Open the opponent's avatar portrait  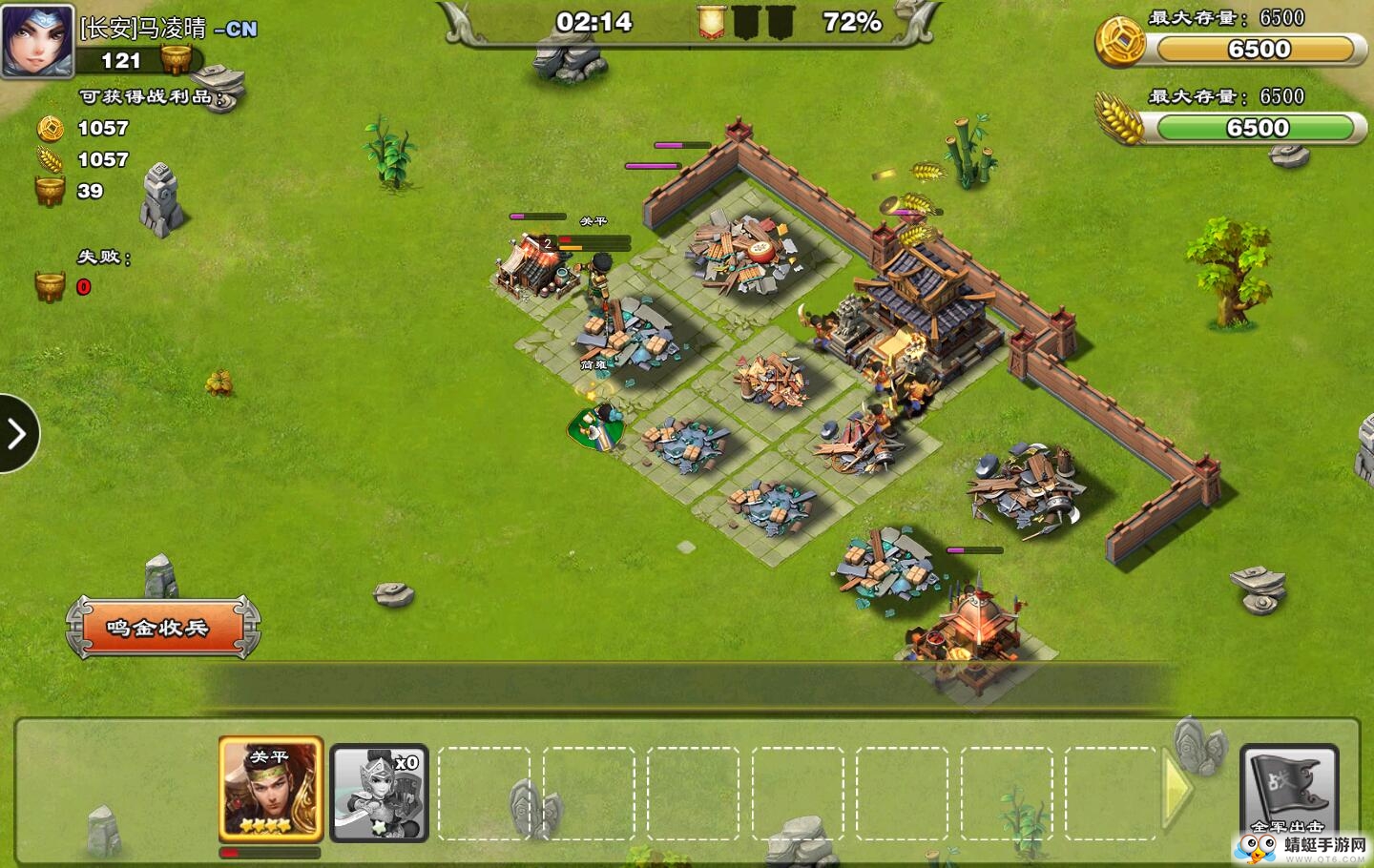pyautogui.click(x=37, y=40)
